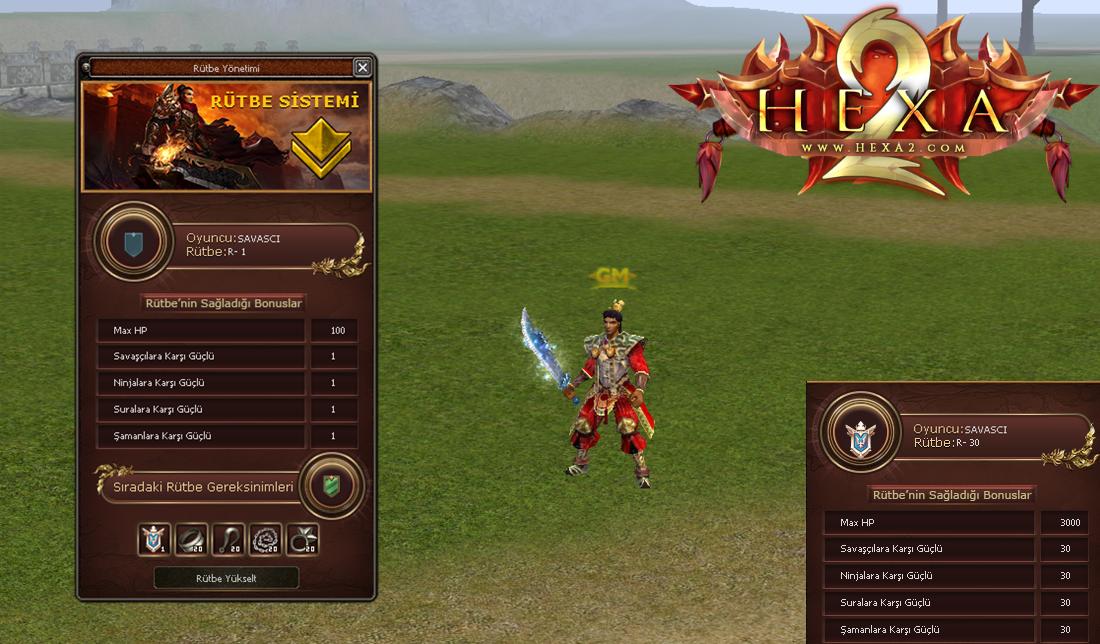This screenshot has height=644, width=1100.
Task: Choose the metal hook requirement slot
Action: point(228,540)
